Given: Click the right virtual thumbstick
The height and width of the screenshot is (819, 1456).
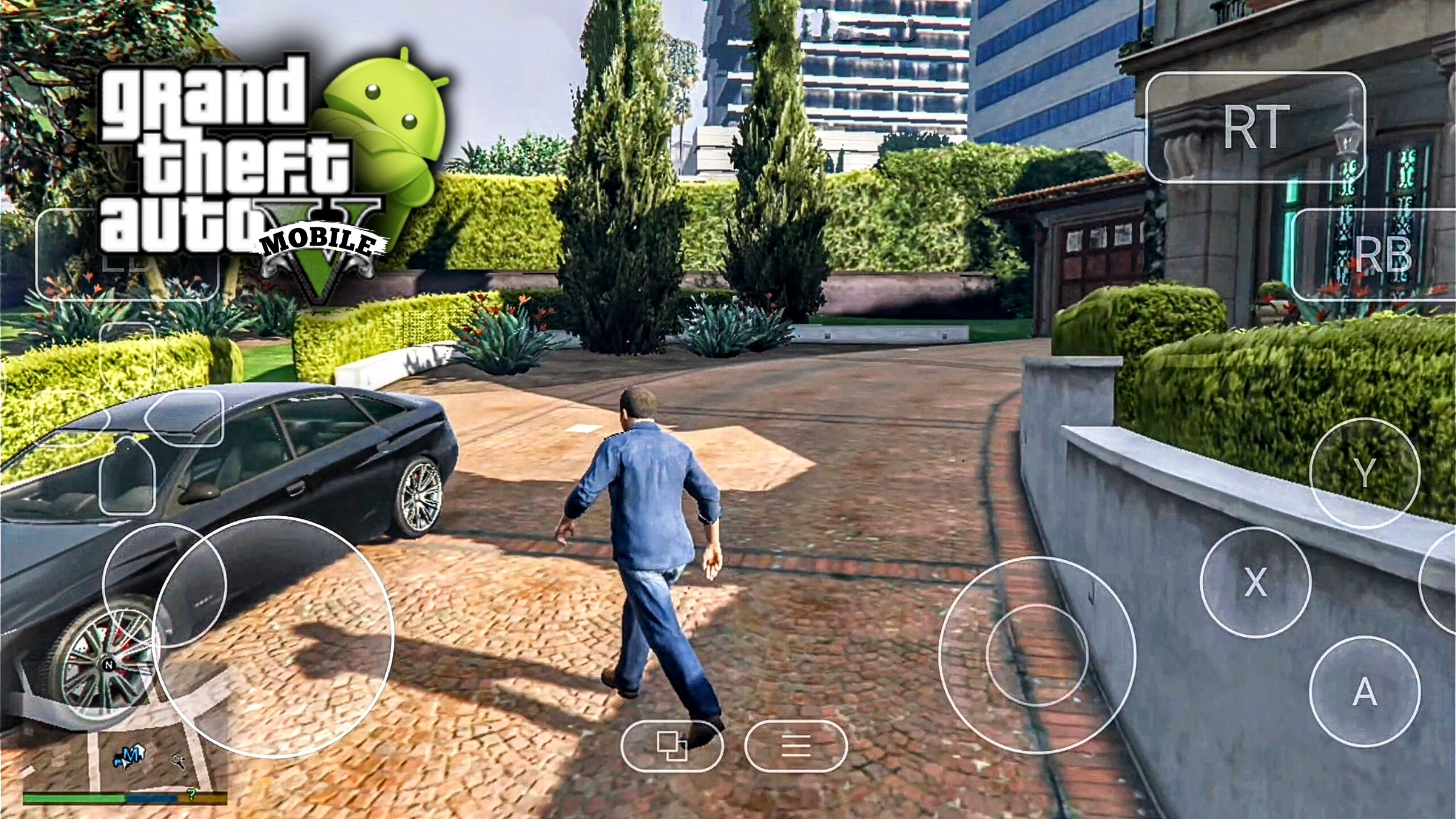Looking at the screenshot, I should click(x=1036, y=655).
